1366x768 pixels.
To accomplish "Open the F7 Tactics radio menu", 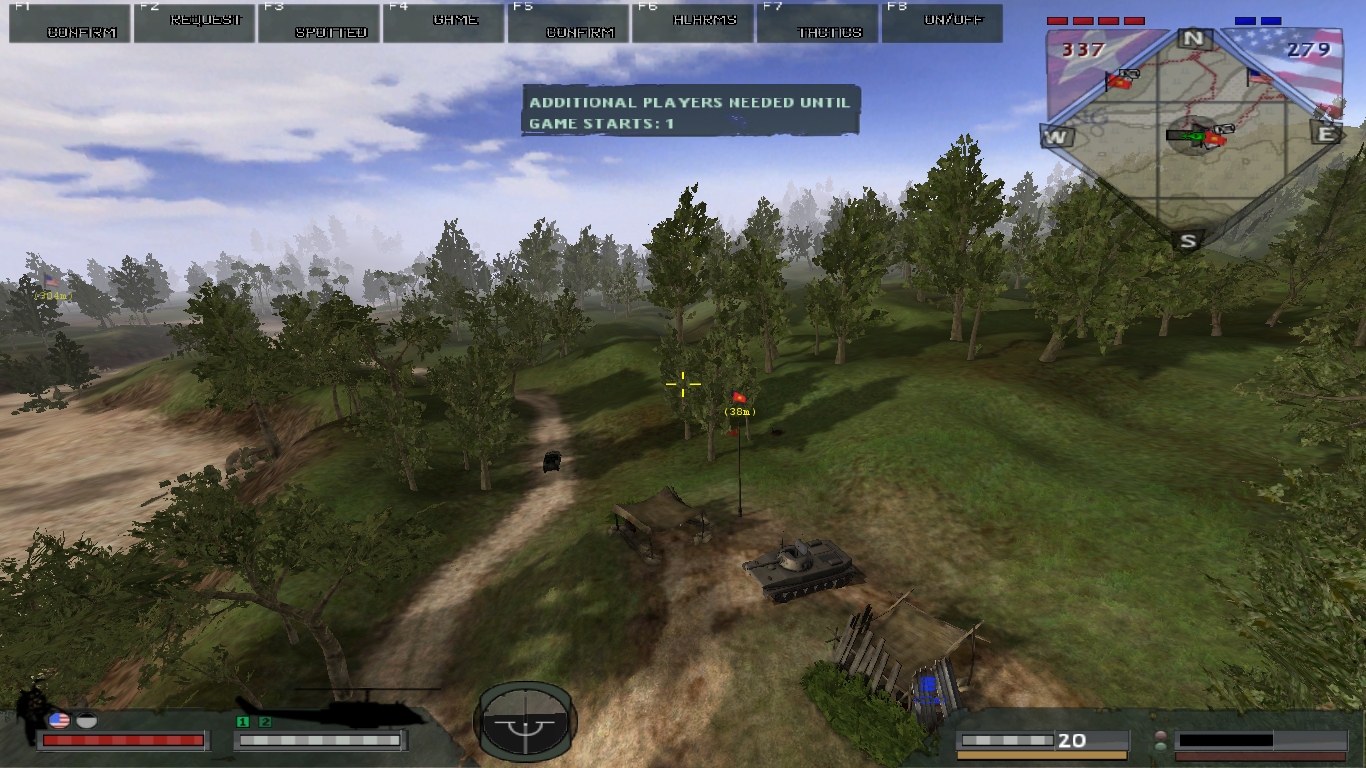I will point(816,23).
